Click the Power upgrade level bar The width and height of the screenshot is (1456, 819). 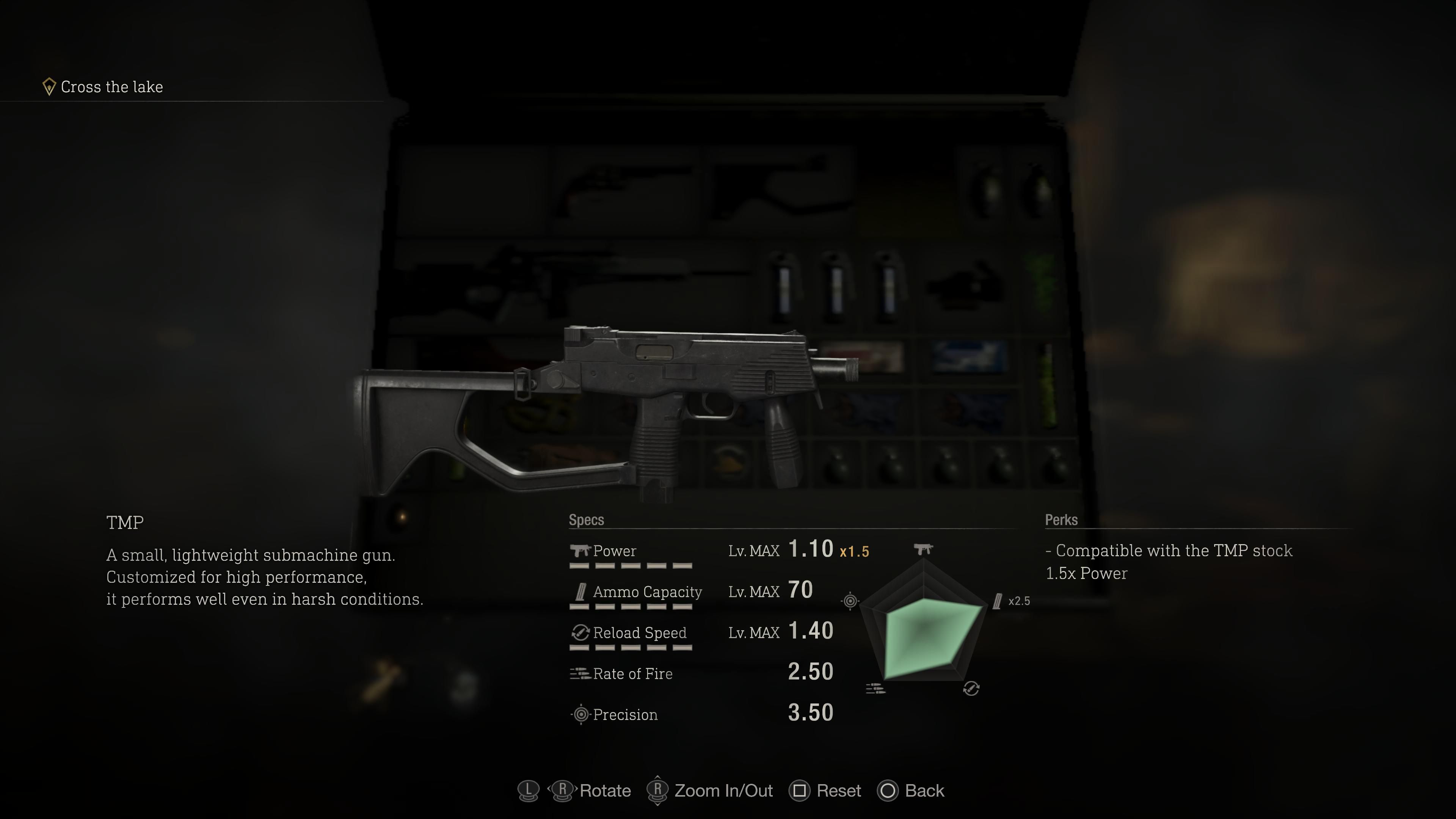(x=630, y=566)
